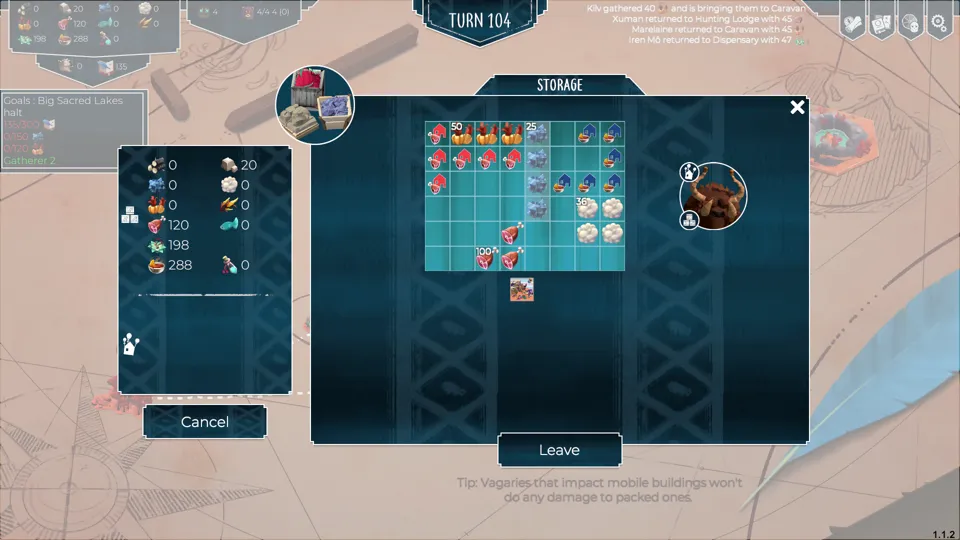Open the cards banner icon
Image resolution: width=960 pixels, height=540 pixels.
881,22
